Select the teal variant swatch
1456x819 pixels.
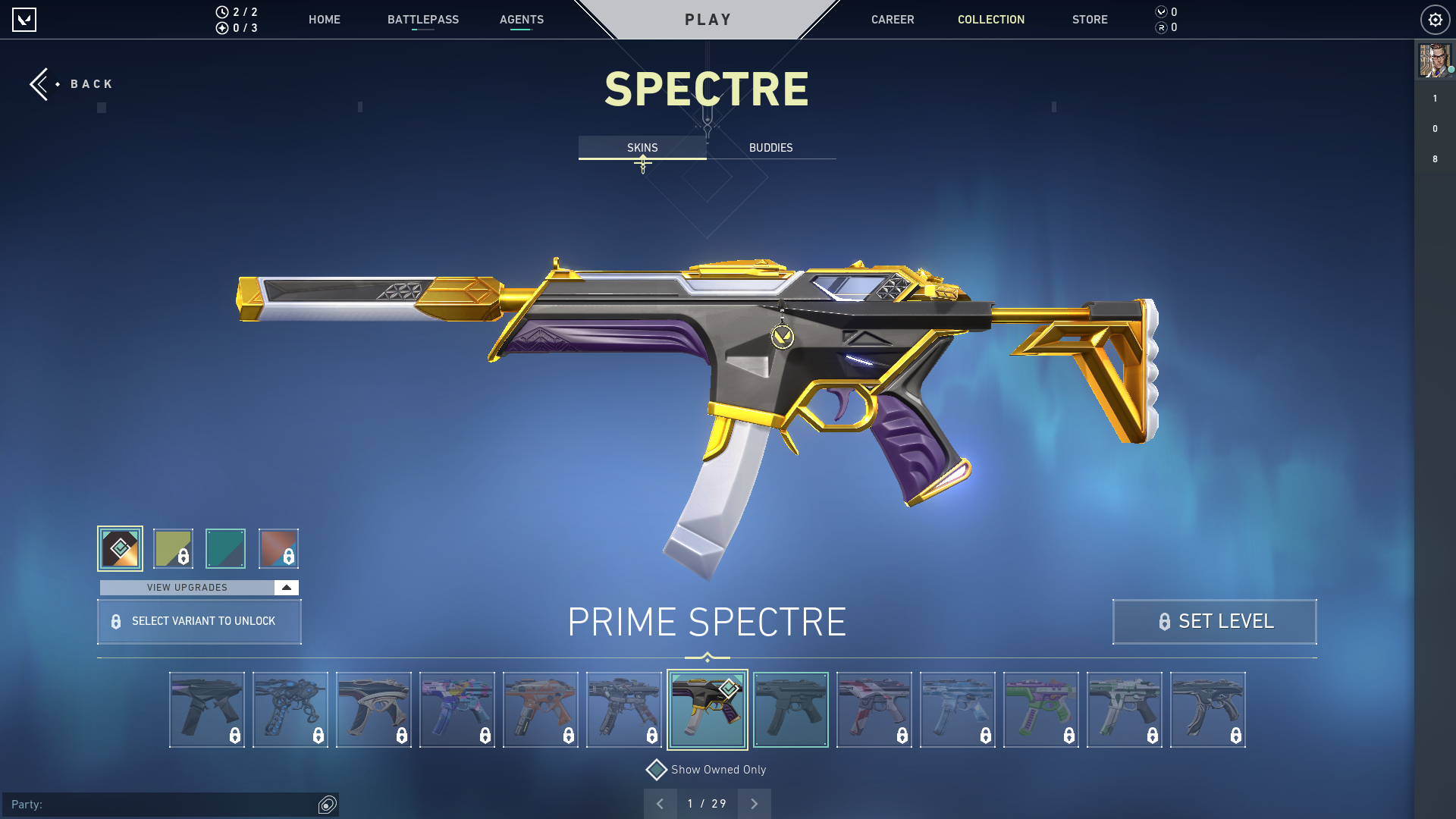coord(227,548)
